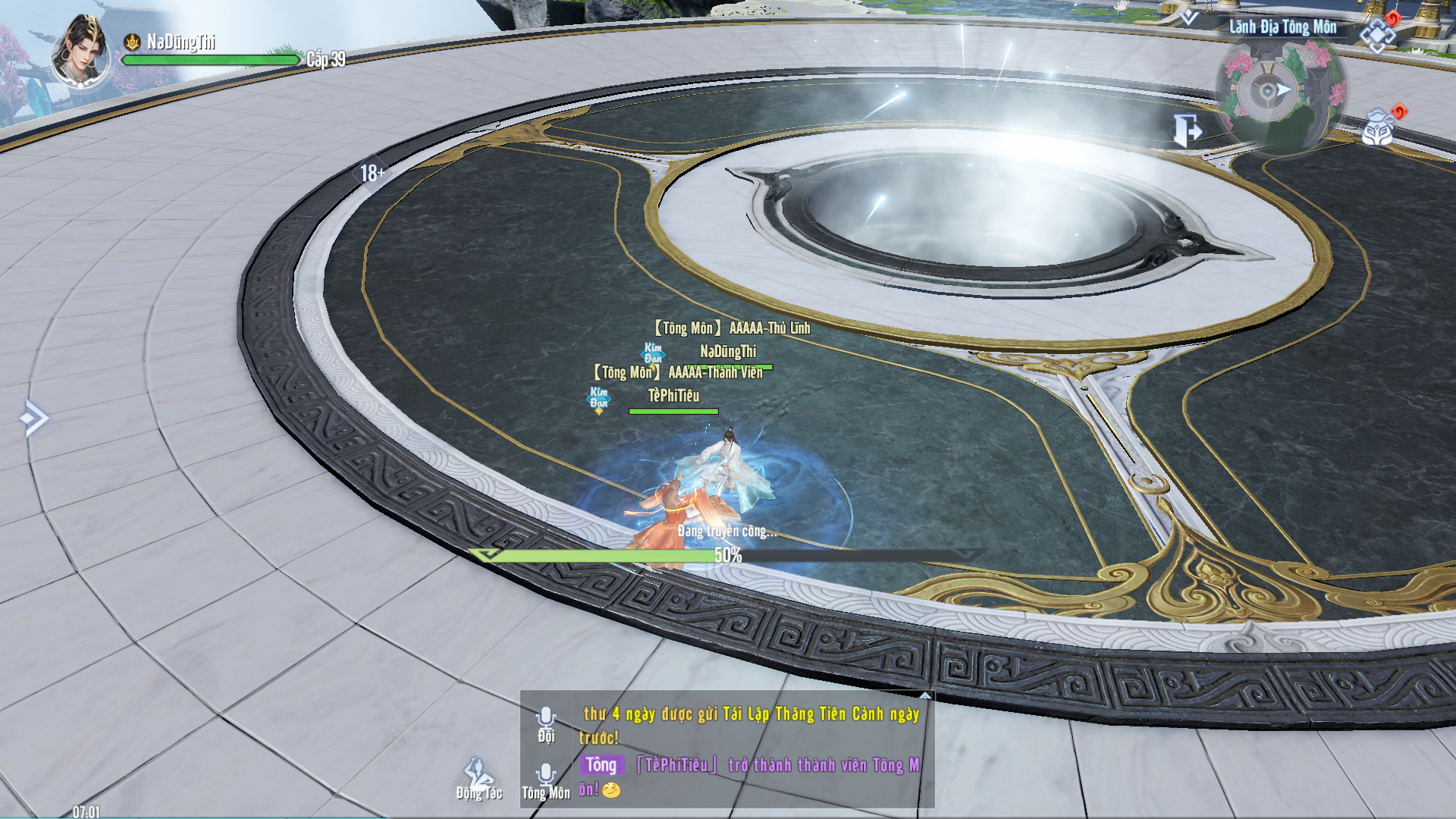1456x819 pixels.
Task: Open the Động Tác emote menu
Action: [479, 780]
